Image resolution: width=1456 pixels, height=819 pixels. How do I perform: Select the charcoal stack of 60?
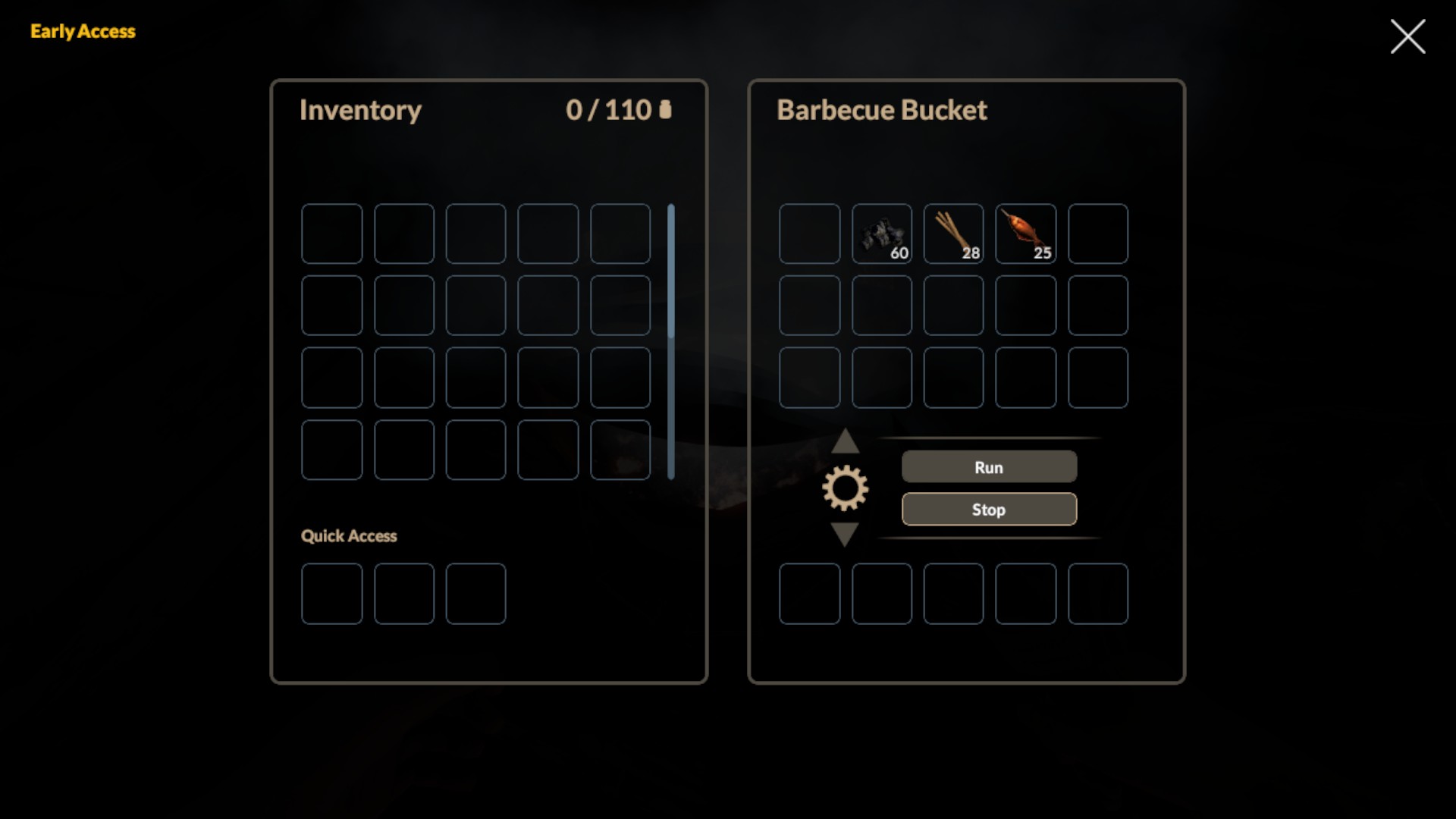tap(882, 234)
